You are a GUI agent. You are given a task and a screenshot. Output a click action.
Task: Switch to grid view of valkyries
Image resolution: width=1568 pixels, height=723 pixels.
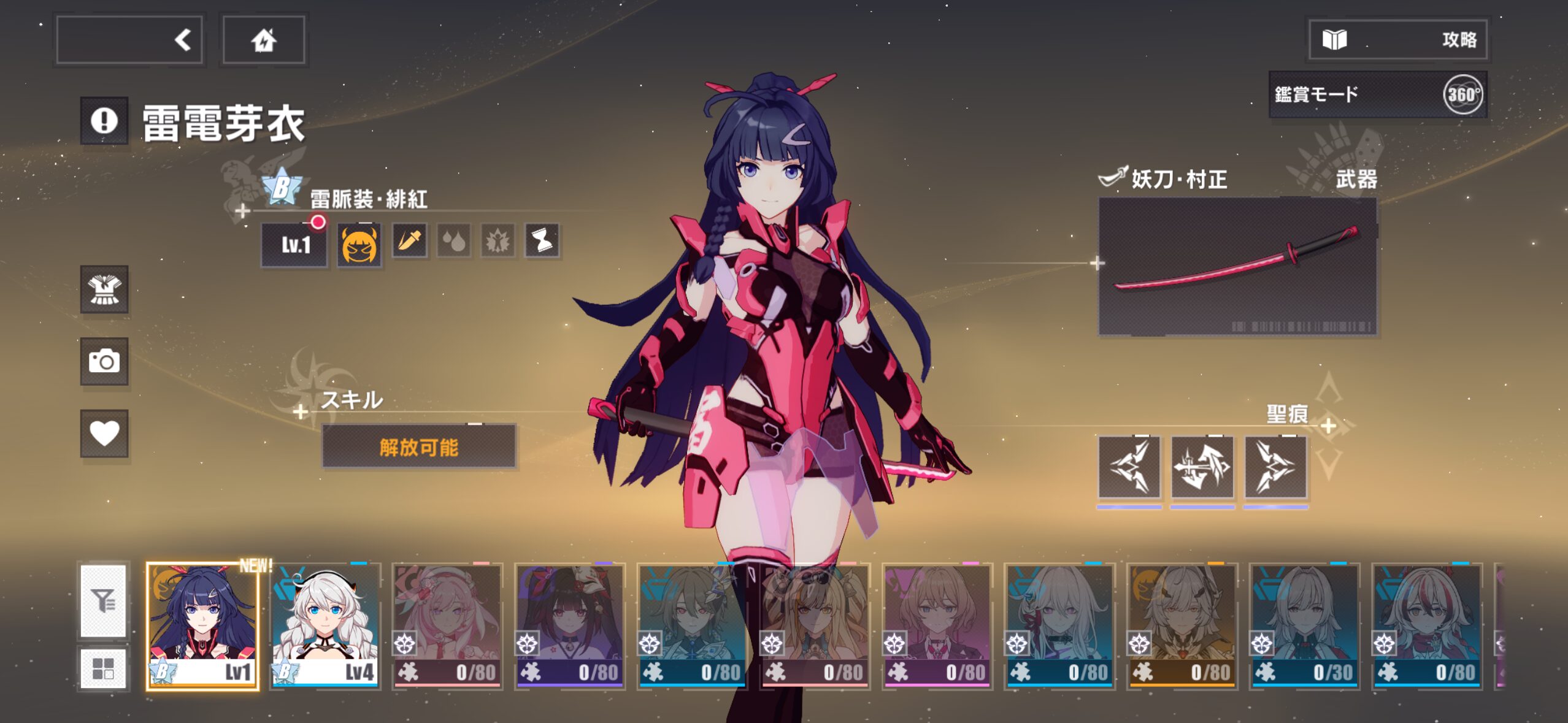(x=104, y=668)
